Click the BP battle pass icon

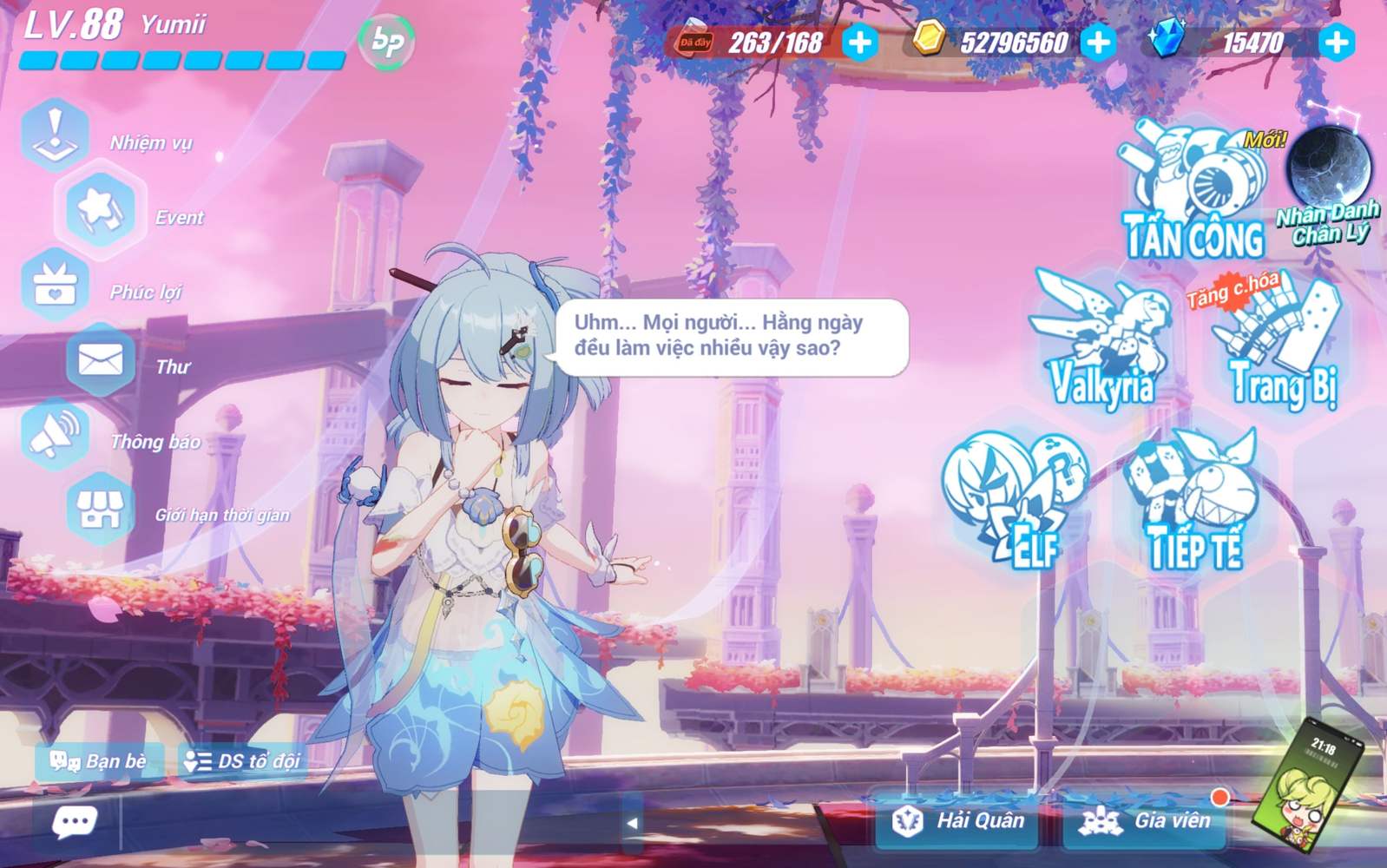pos(386,41)
